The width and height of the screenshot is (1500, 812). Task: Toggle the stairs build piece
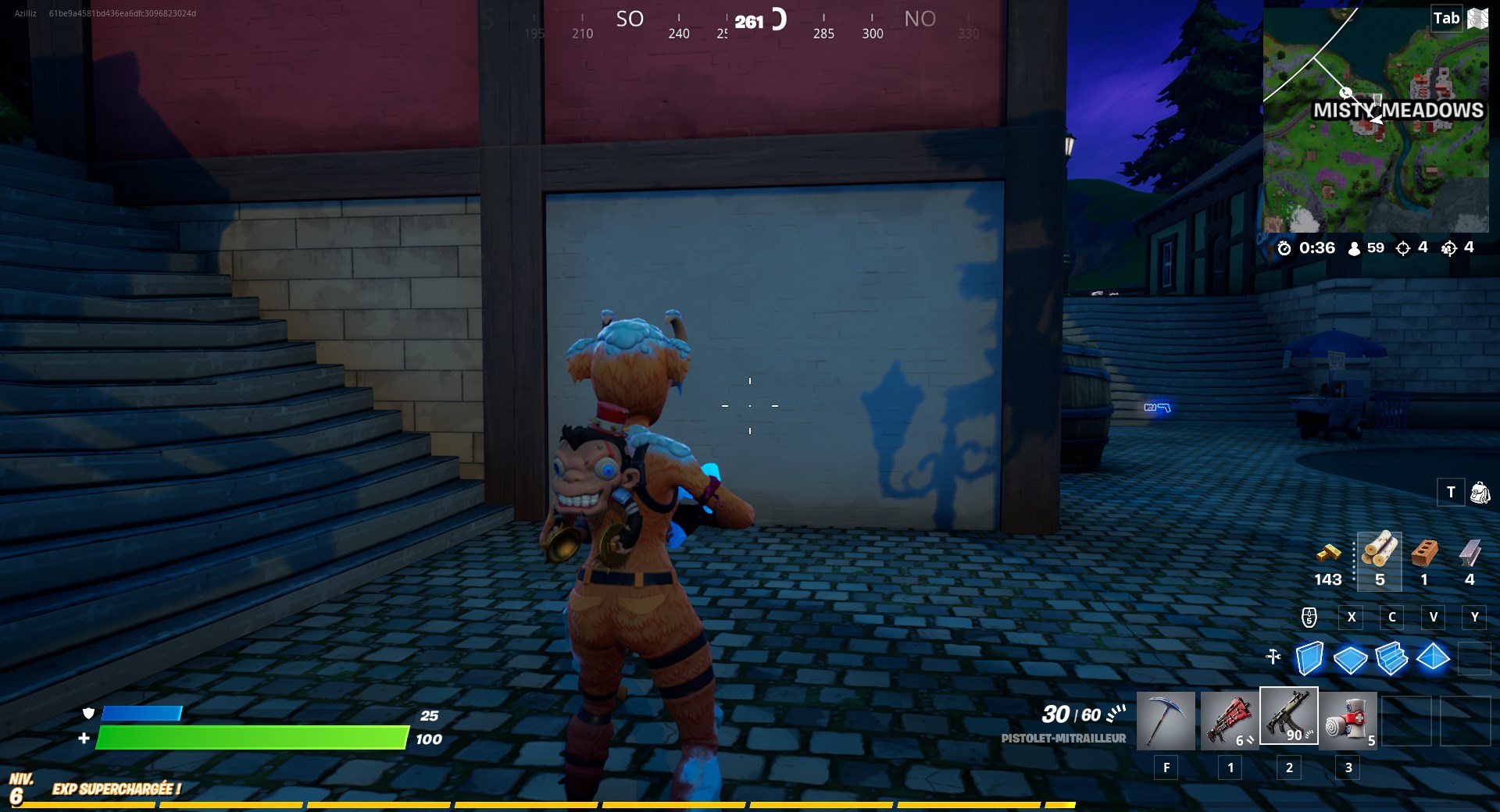tap(1392, 660)
